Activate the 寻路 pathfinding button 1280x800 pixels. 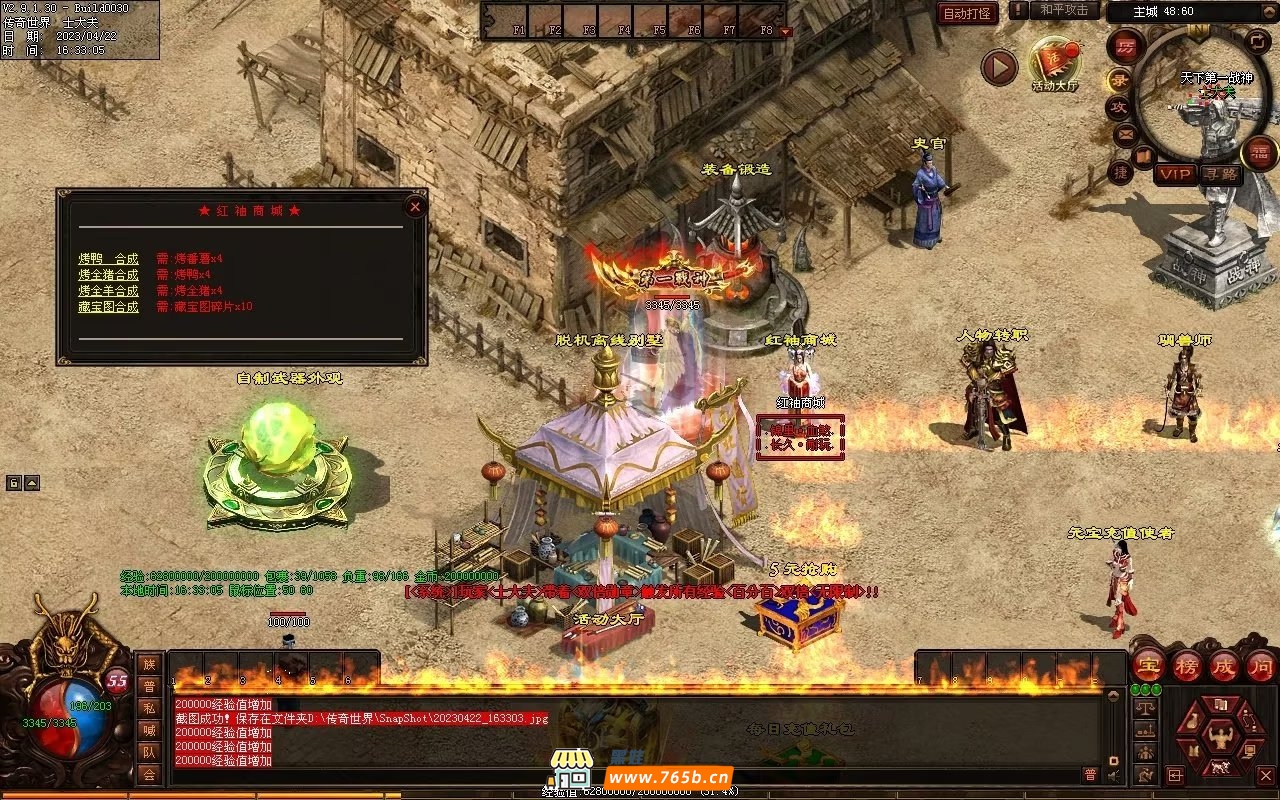click(1220, 174)
